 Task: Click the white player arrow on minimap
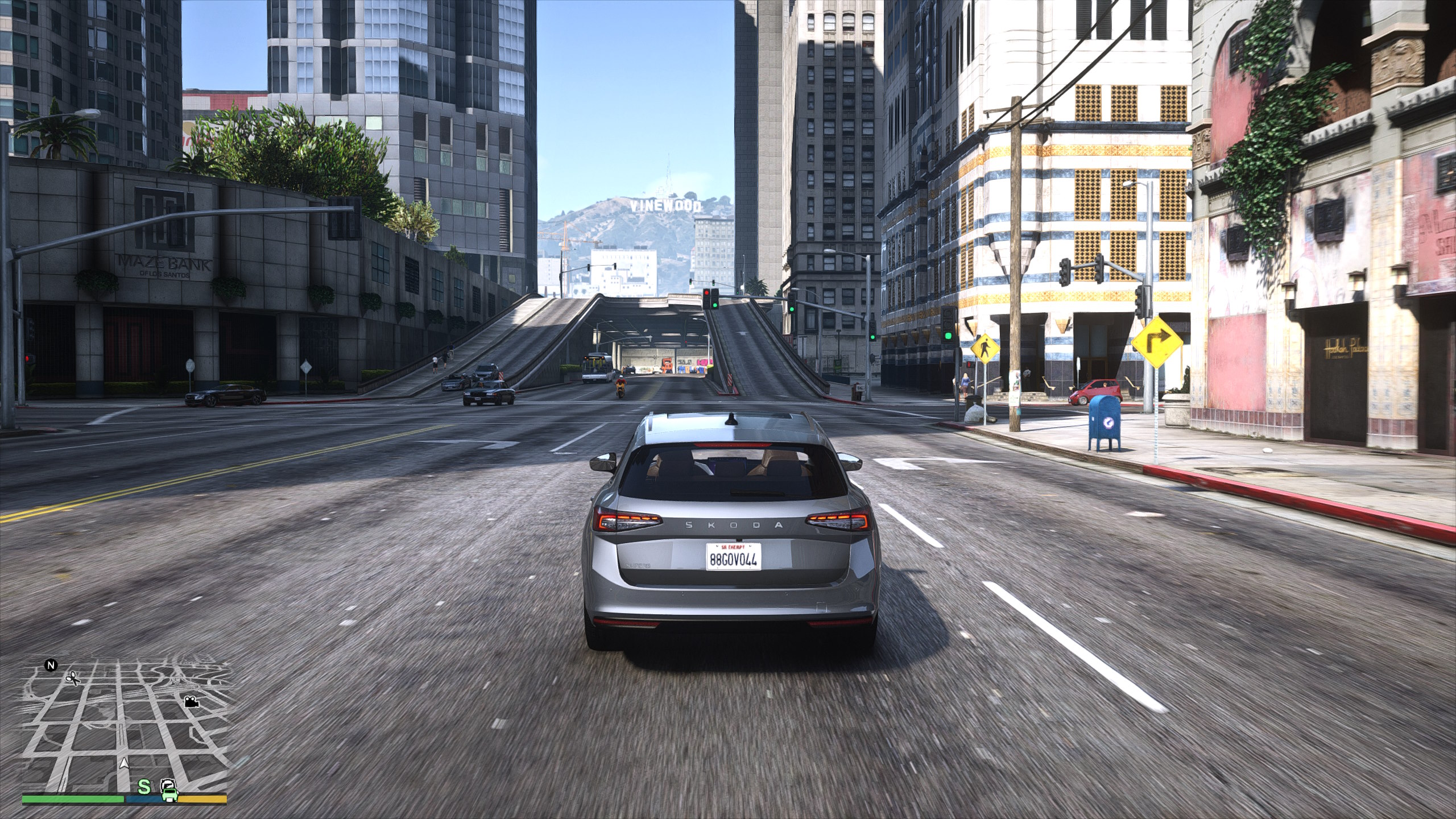point(124,763)
